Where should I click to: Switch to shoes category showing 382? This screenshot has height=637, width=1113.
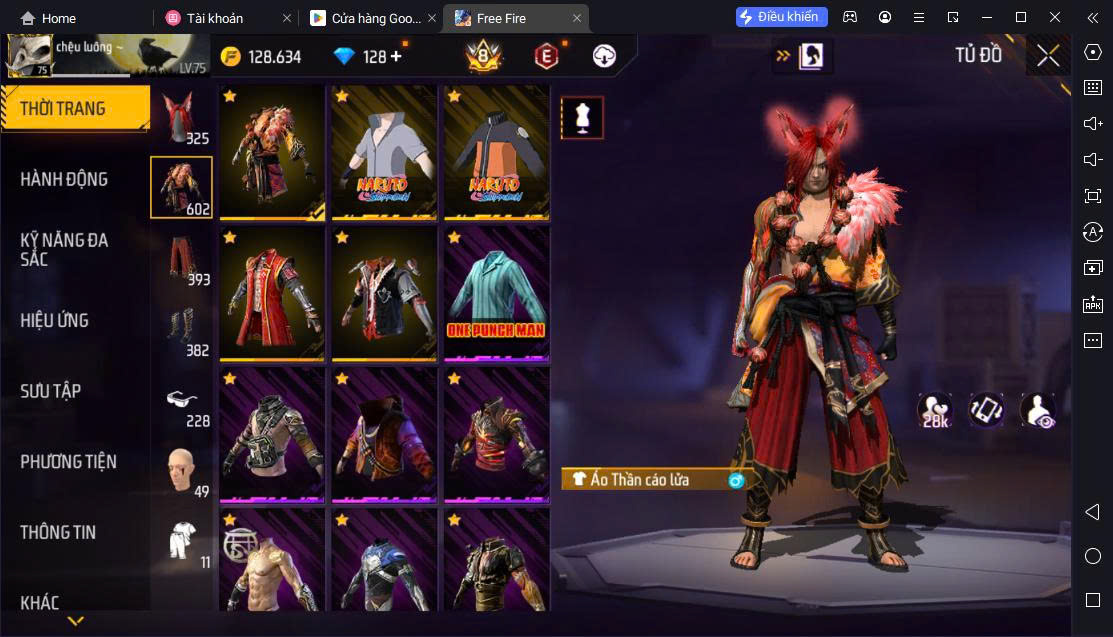tap(181, 330)
